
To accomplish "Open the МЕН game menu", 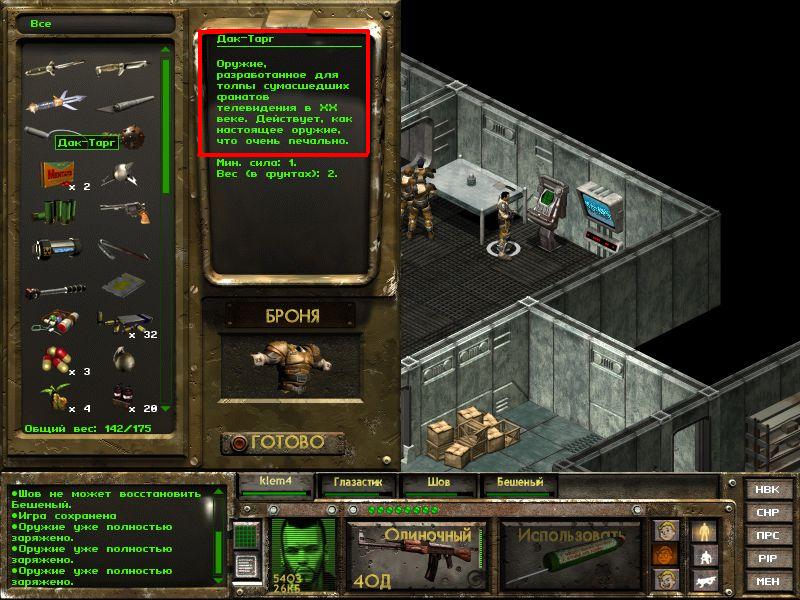I will (768, 581).
